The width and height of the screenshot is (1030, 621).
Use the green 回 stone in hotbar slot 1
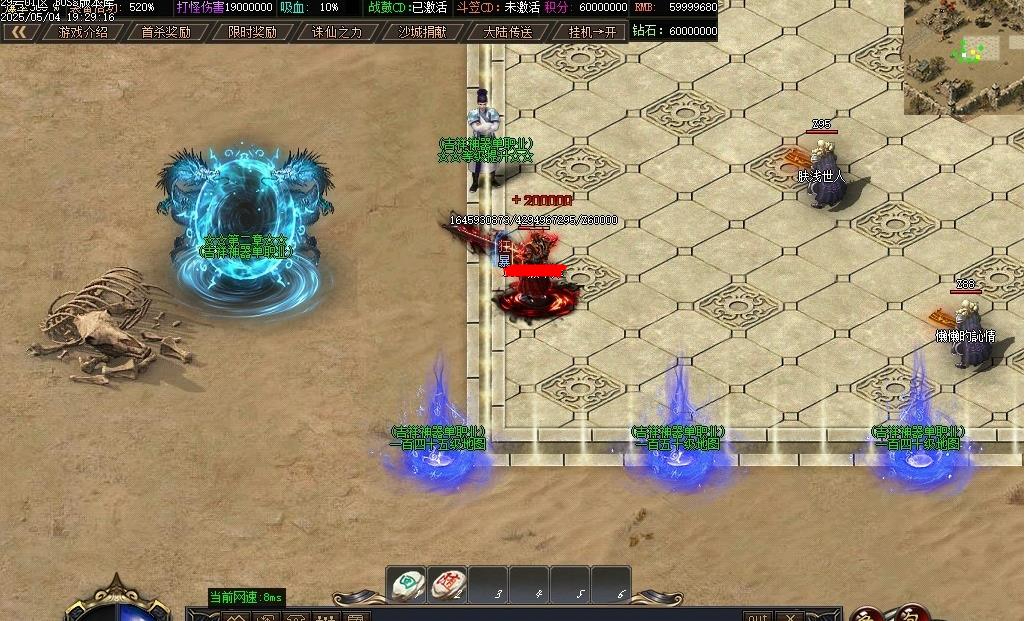coord(407,584)
